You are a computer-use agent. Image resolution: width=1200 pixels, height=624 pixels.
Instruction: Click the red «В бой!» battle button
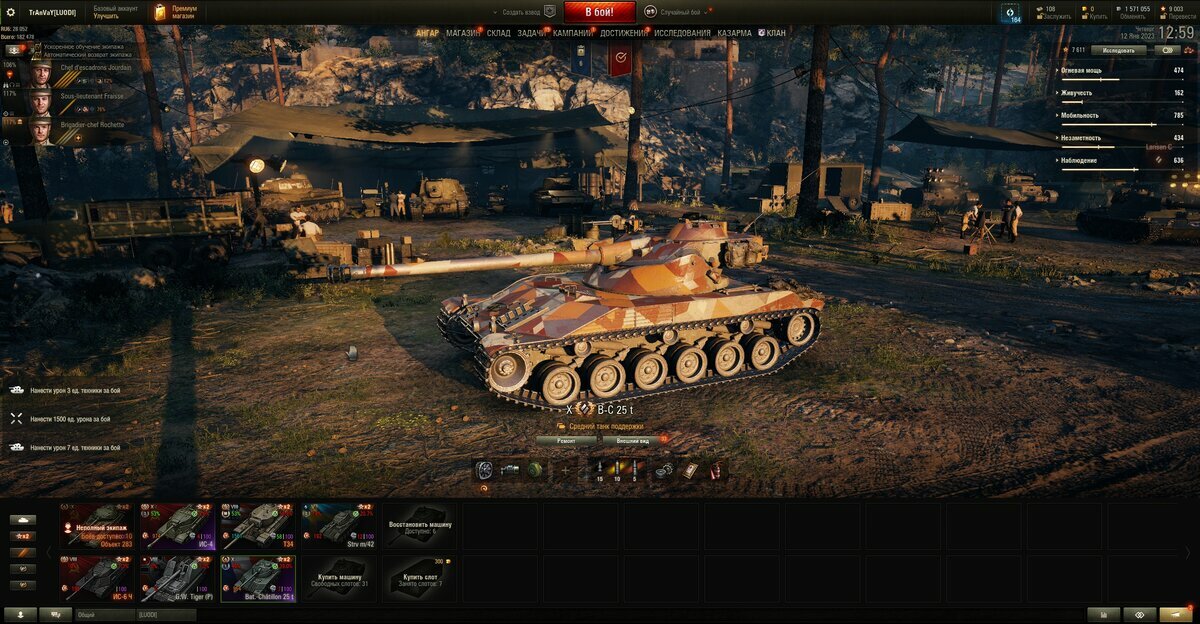tap(599, 12)
